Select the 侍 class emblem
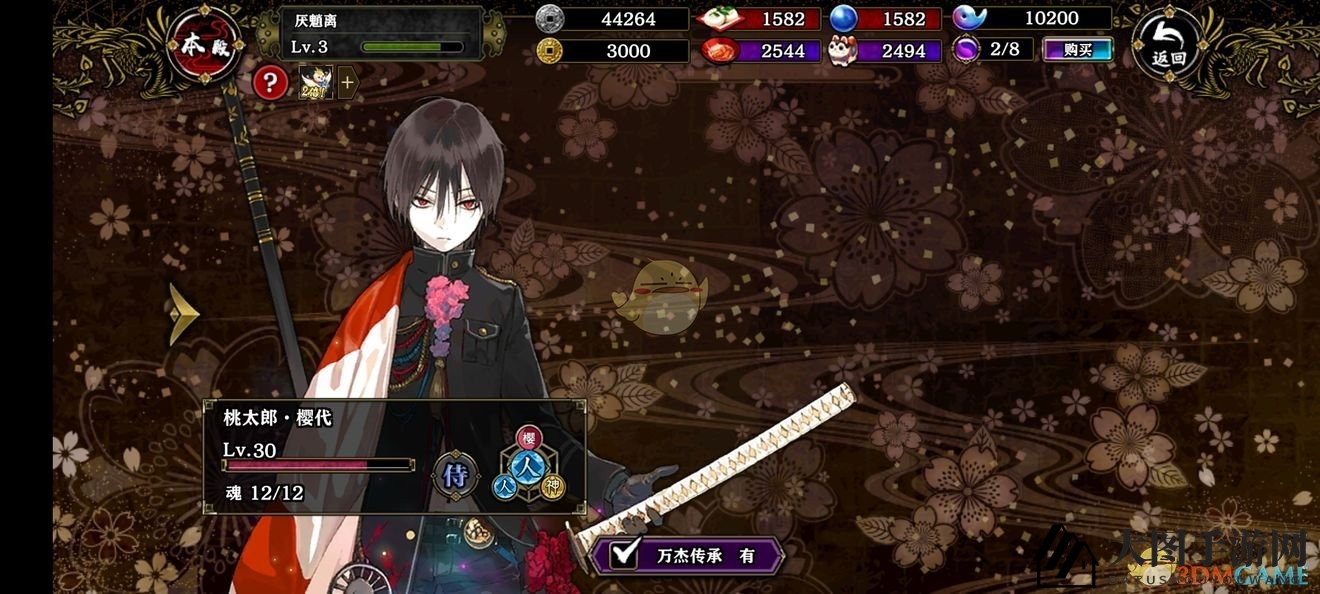 tap(456, 476)
